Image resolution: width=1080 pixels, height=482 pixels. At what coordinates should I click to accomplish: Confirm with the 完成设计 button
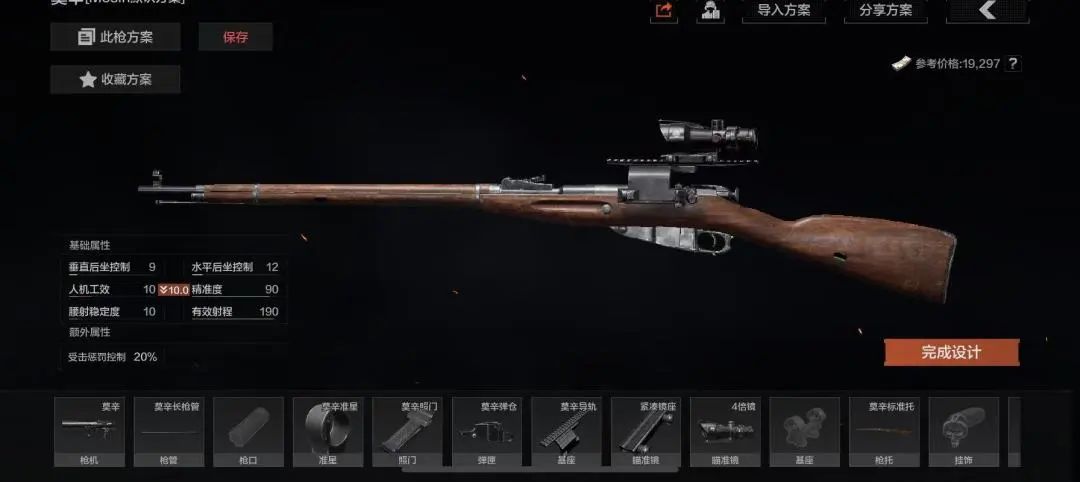tap(951, 352)
